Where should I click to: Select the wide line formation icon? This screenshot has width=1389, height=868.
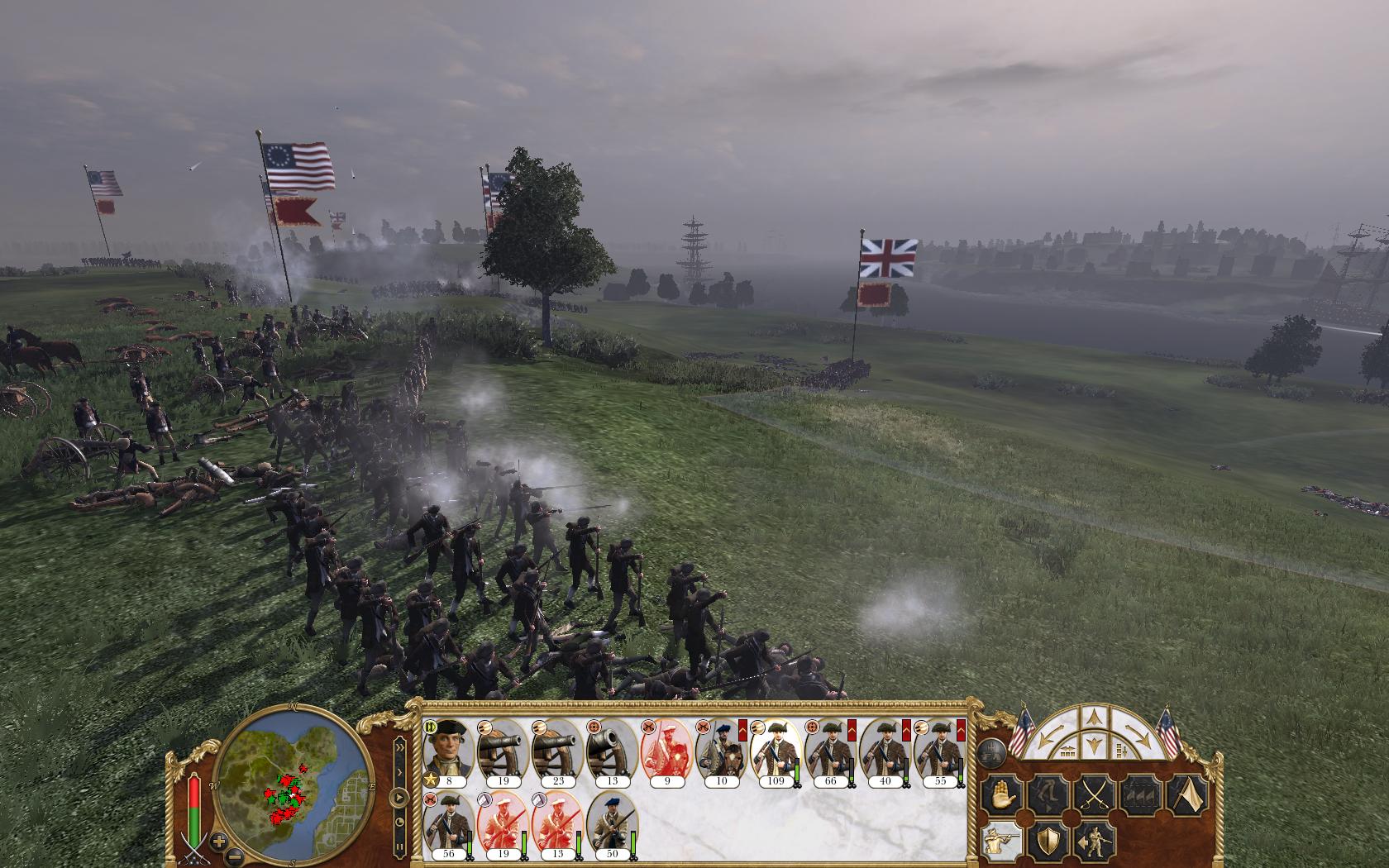[1067, 751]
